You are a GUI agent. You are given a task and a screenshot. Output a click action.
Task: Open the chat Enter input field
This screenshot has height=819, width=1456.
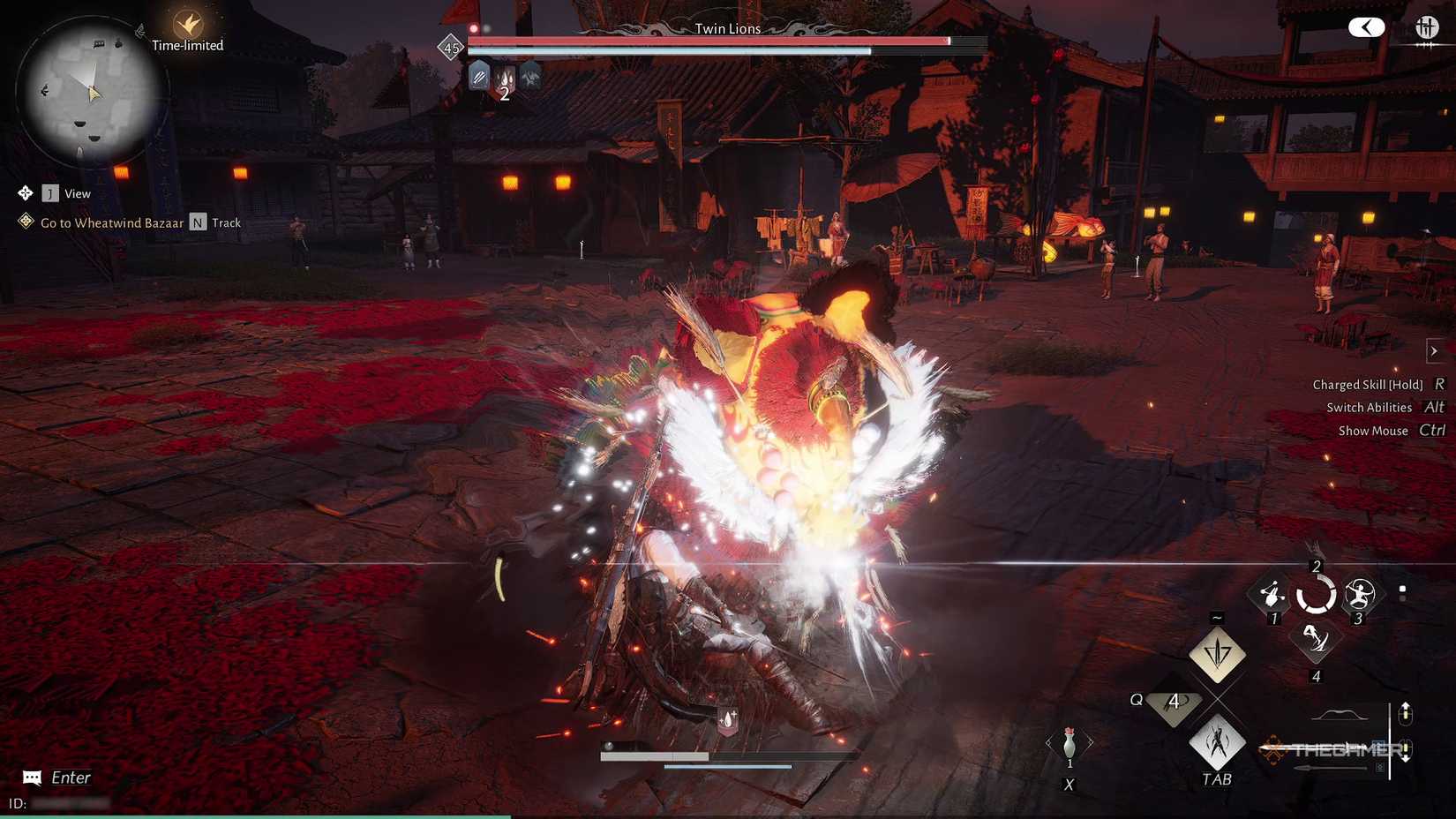(x=57, y=778)
